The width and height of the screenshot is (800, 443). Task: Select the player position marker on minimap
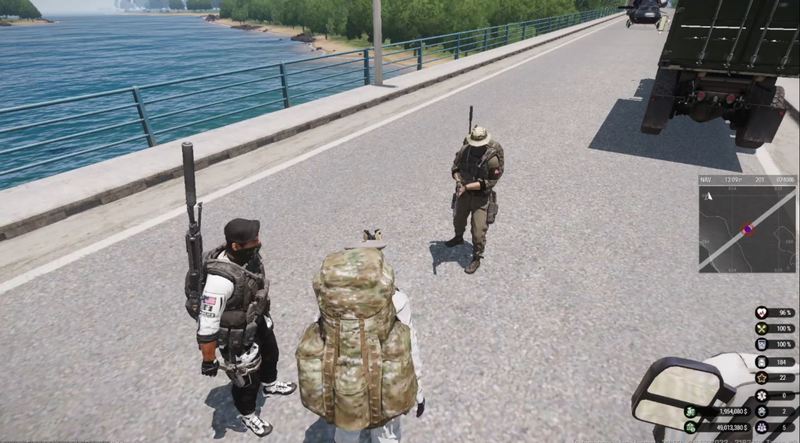(747, 229)
